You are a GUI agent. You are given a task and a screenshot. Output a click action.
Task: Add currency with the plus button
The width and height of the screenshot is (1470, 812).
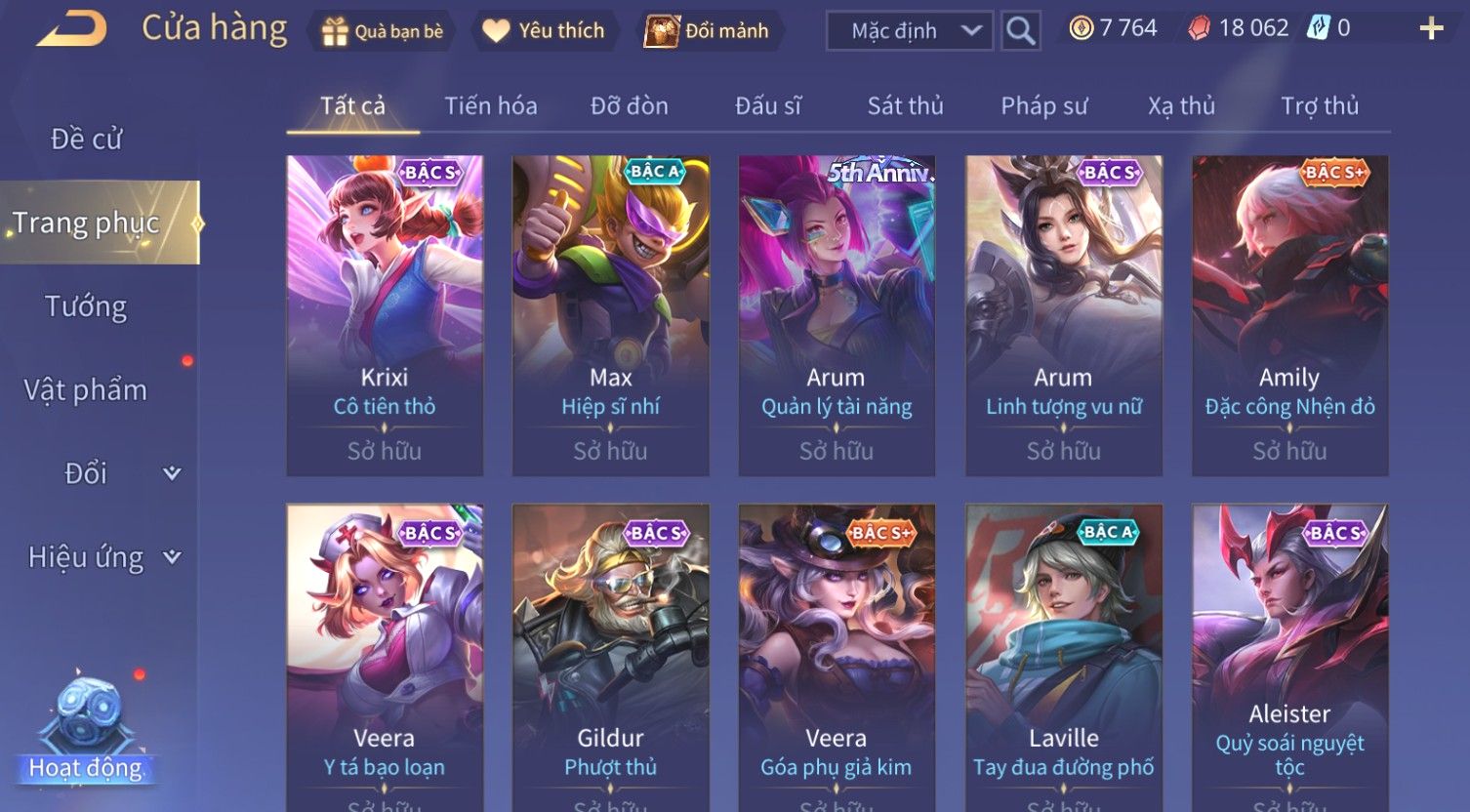1431,29
